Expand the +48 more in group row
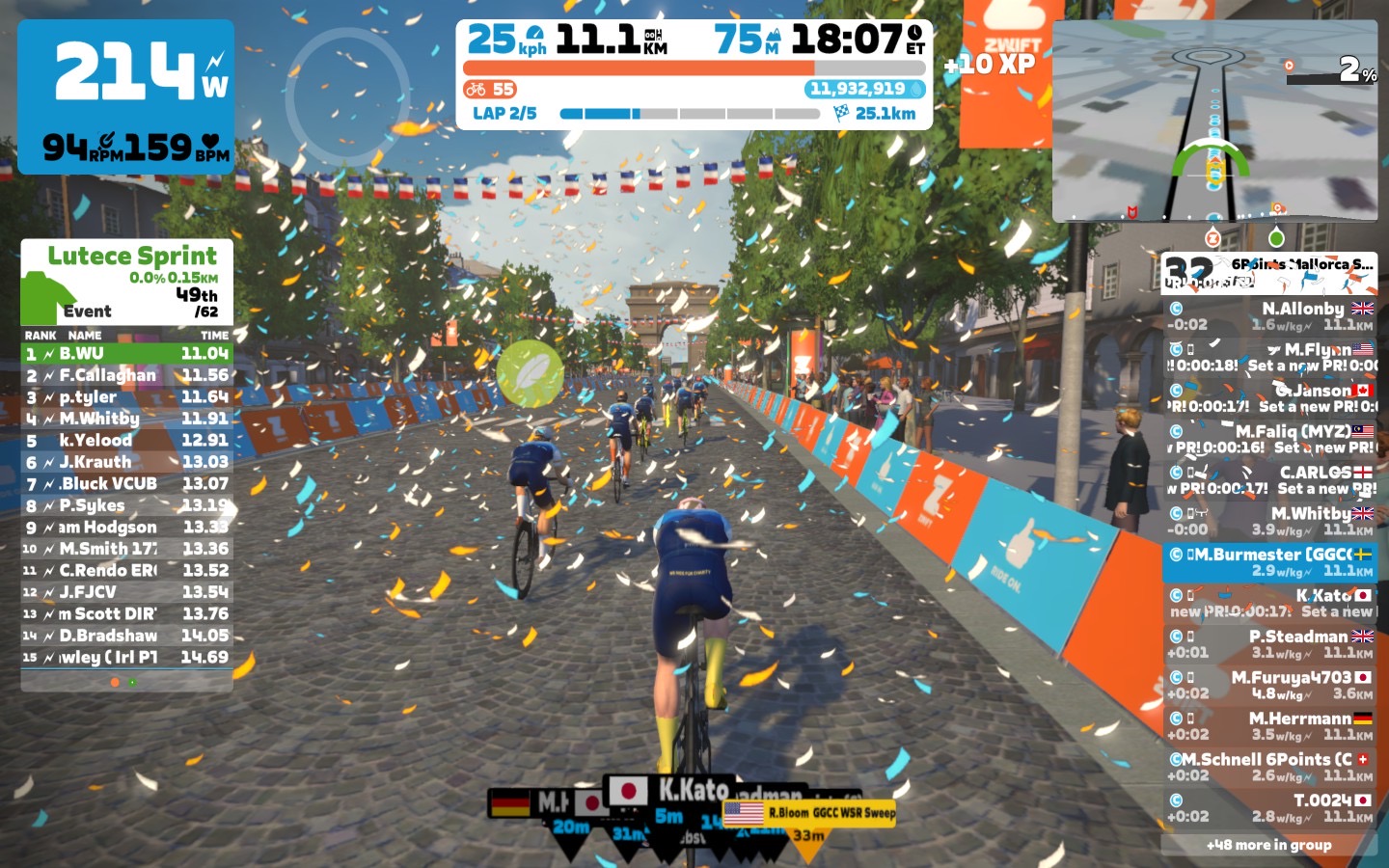The image size is (1389, 868). [x=1269, y=845]
